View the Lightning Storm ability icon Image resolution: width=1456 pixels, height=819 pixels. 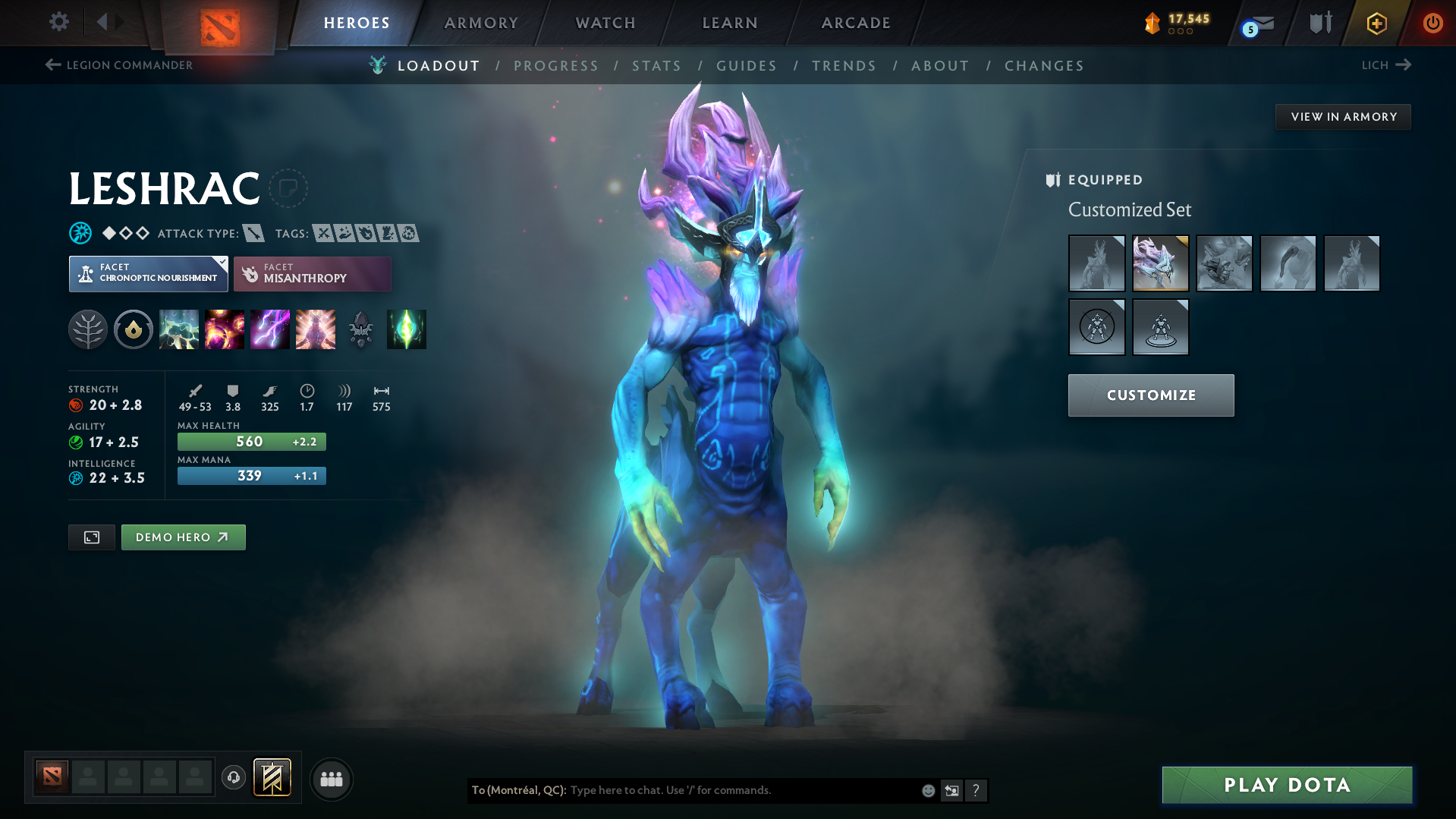click(270, 329)
